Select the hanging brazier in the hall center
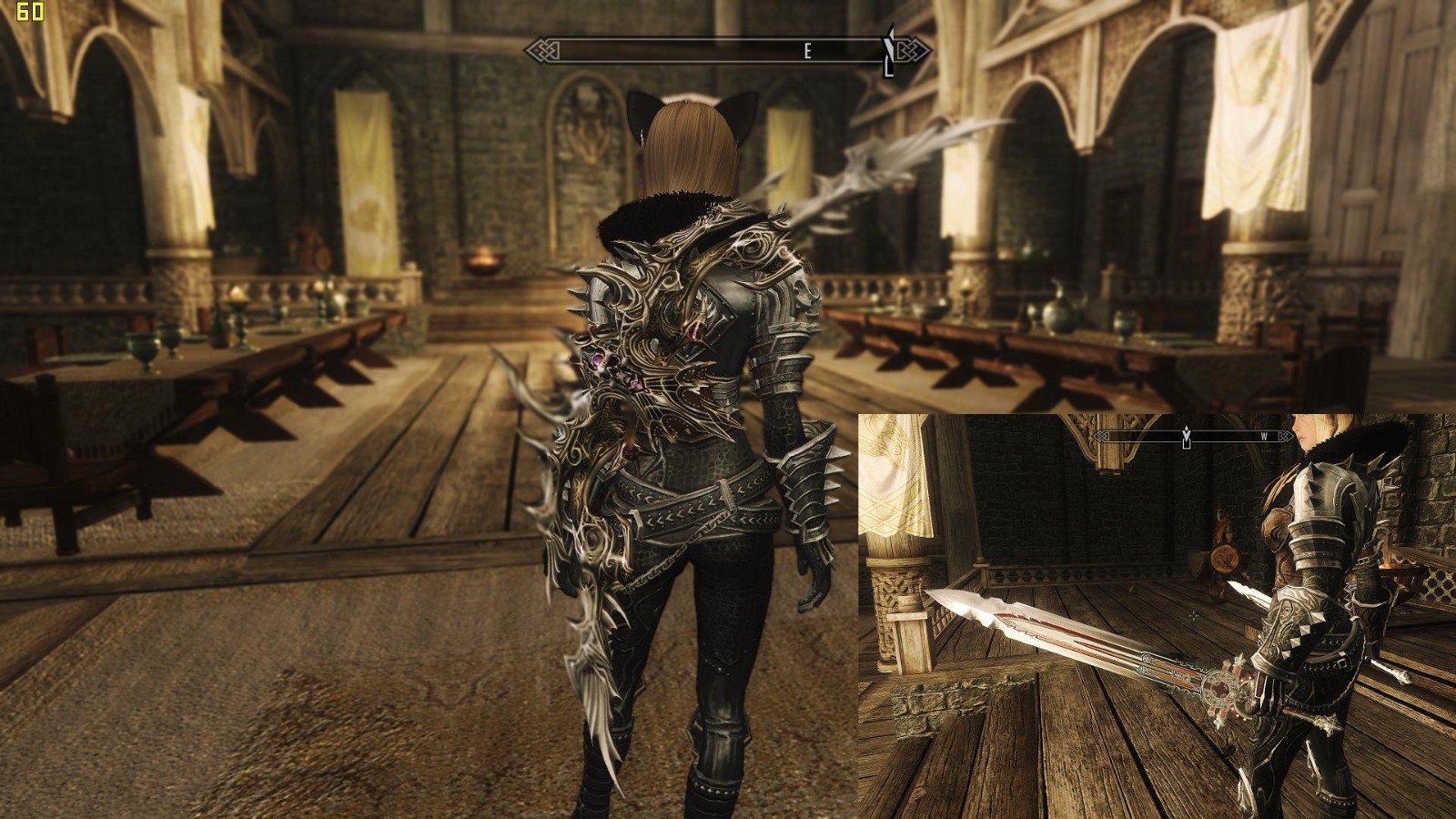The image size is (1456, 819). point(482,264)
